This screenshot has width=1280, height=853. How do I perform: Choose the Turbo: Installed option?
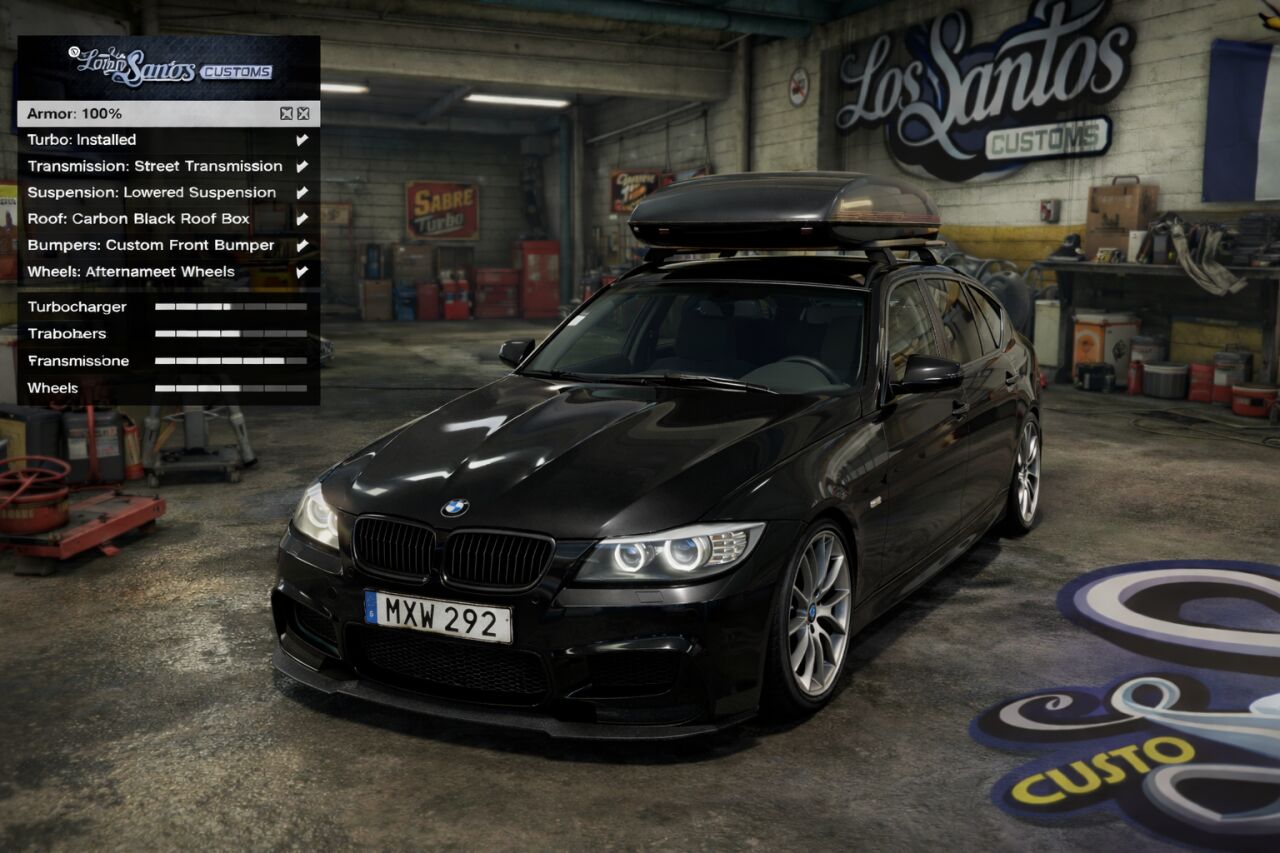(150, 140)
